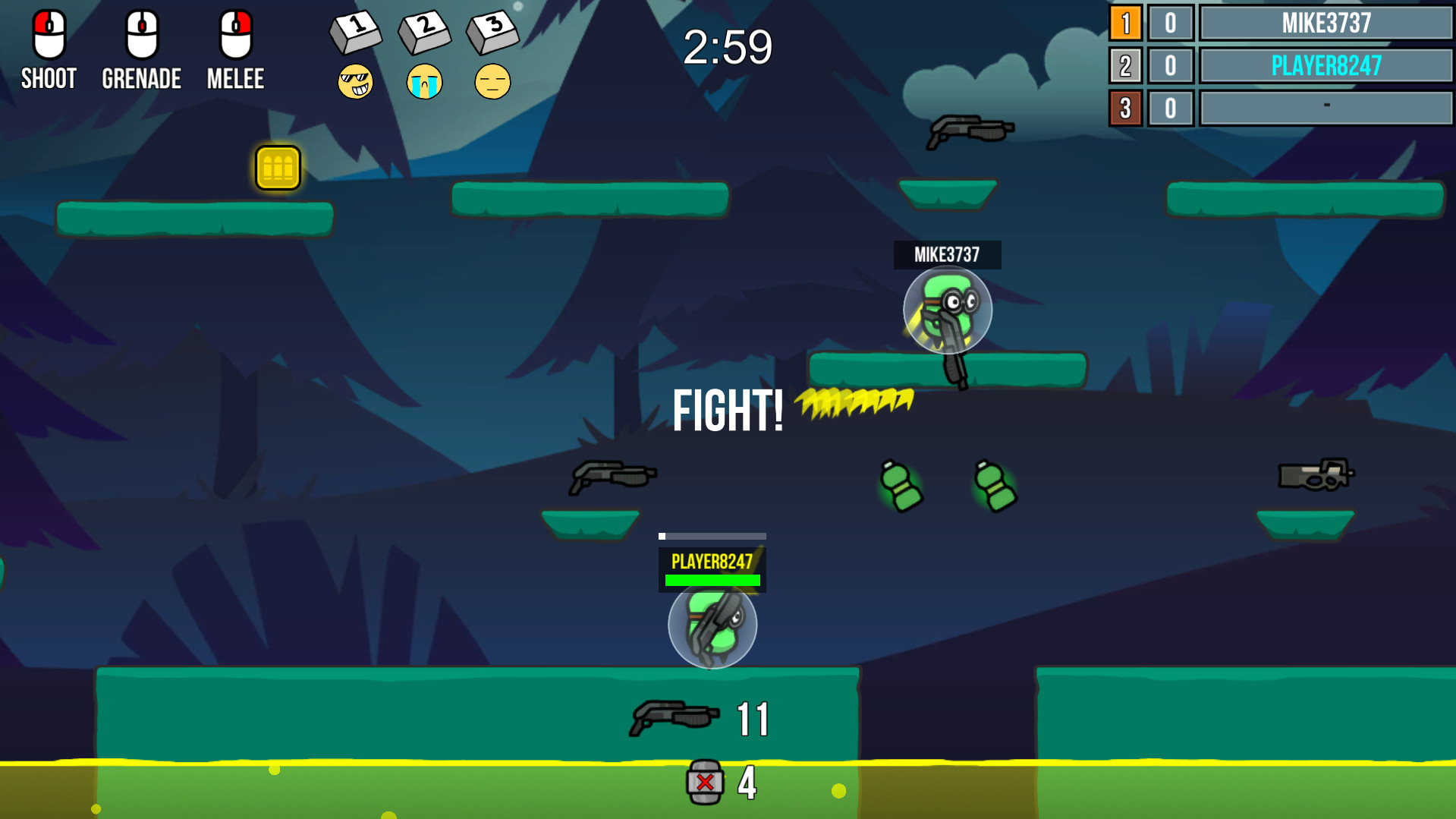Click the FIGHT! announcement text
Image resolution: width=1456 pixels, height=819 pixels.
[727, 410]
